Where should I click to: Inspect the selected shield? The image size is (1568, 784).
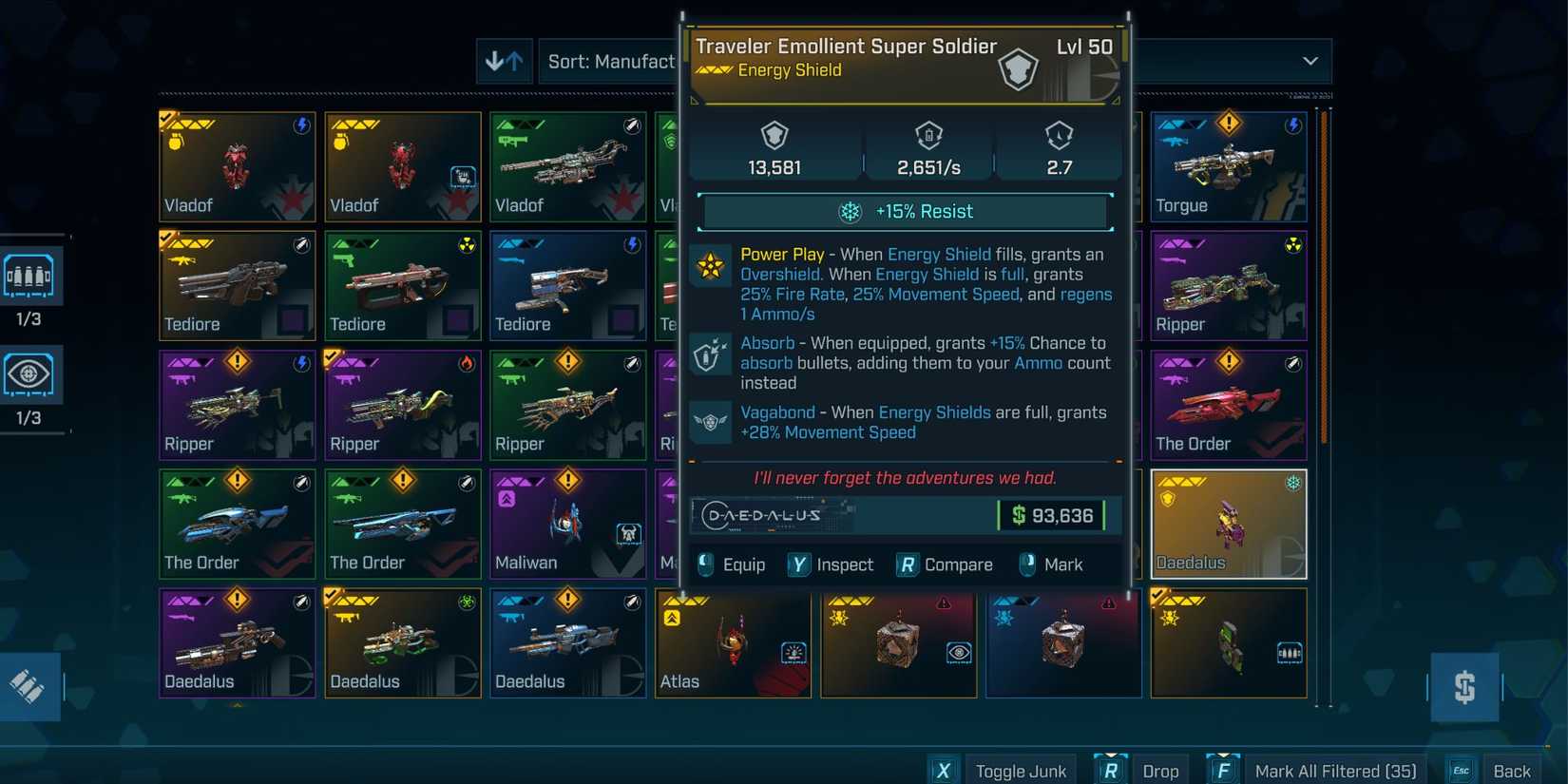(832, 564)
